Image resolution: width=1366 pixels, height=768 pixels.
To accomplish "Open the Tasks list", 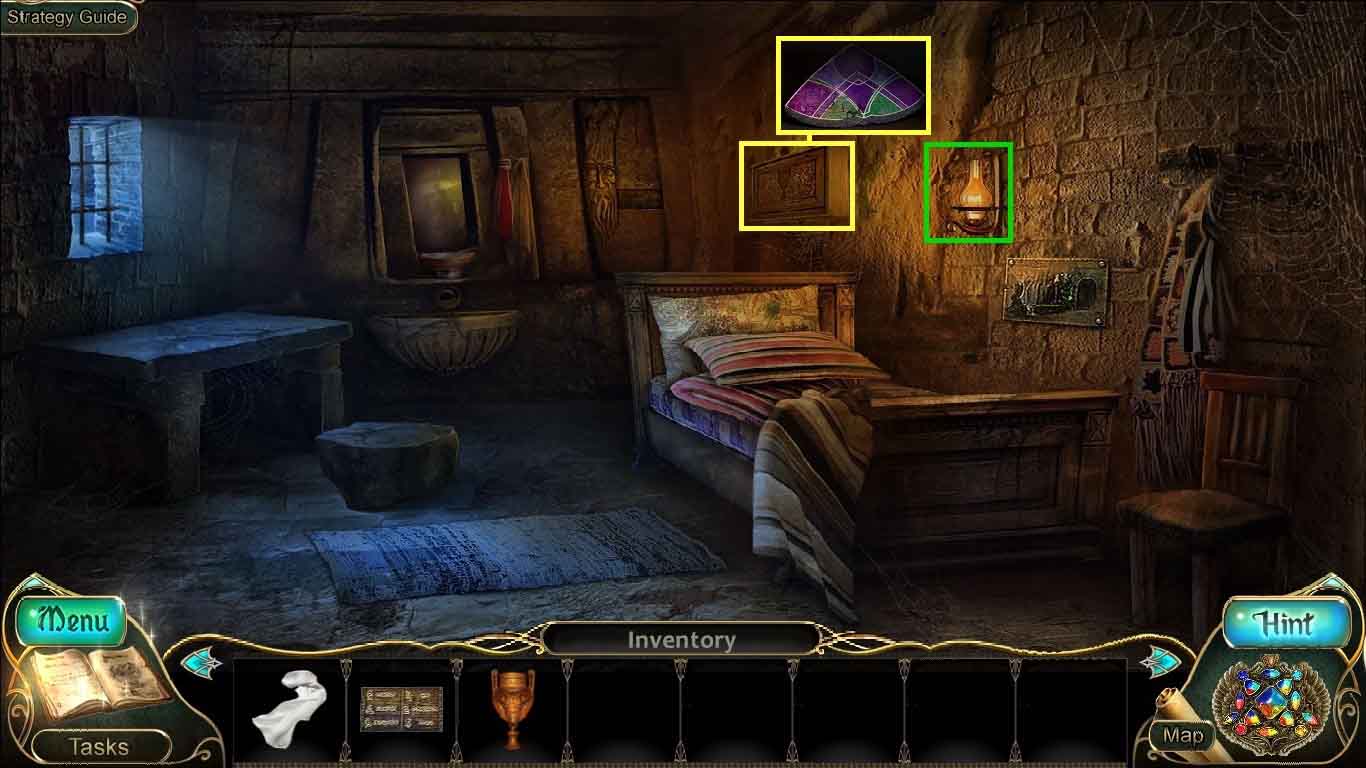I will coord(97,746).
